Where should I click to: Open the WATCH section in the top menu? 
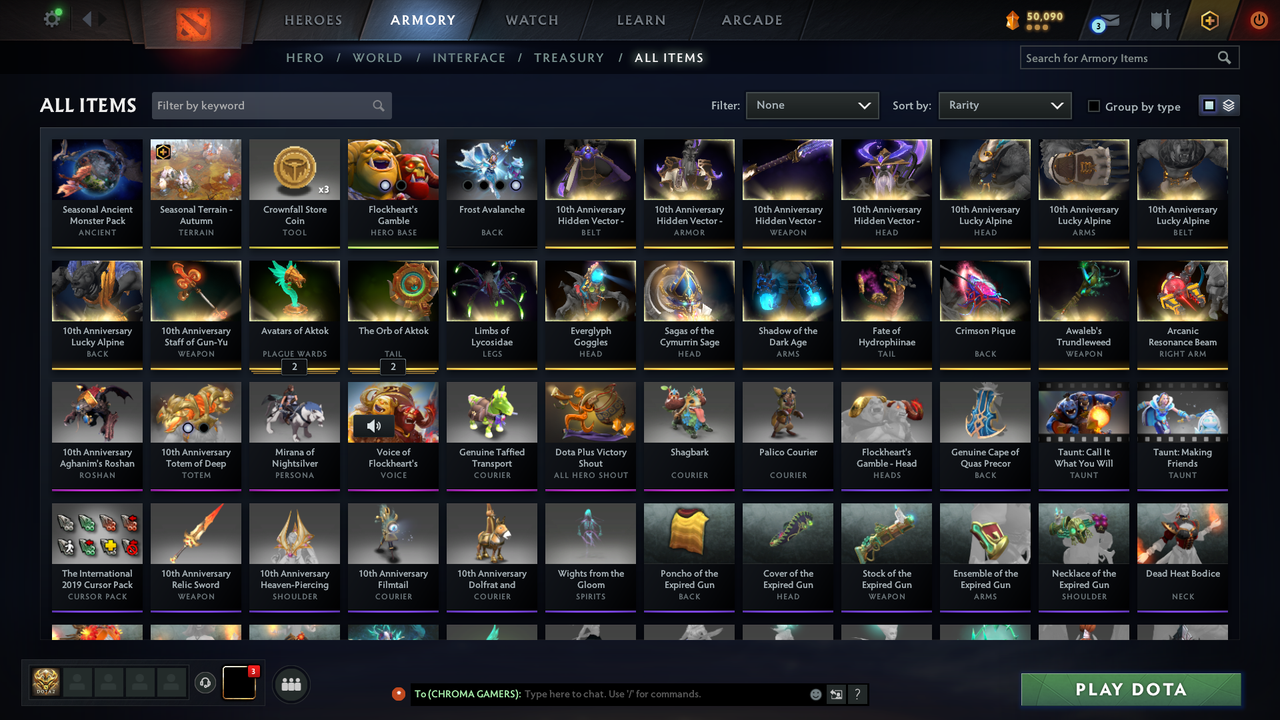click(531, 20)
